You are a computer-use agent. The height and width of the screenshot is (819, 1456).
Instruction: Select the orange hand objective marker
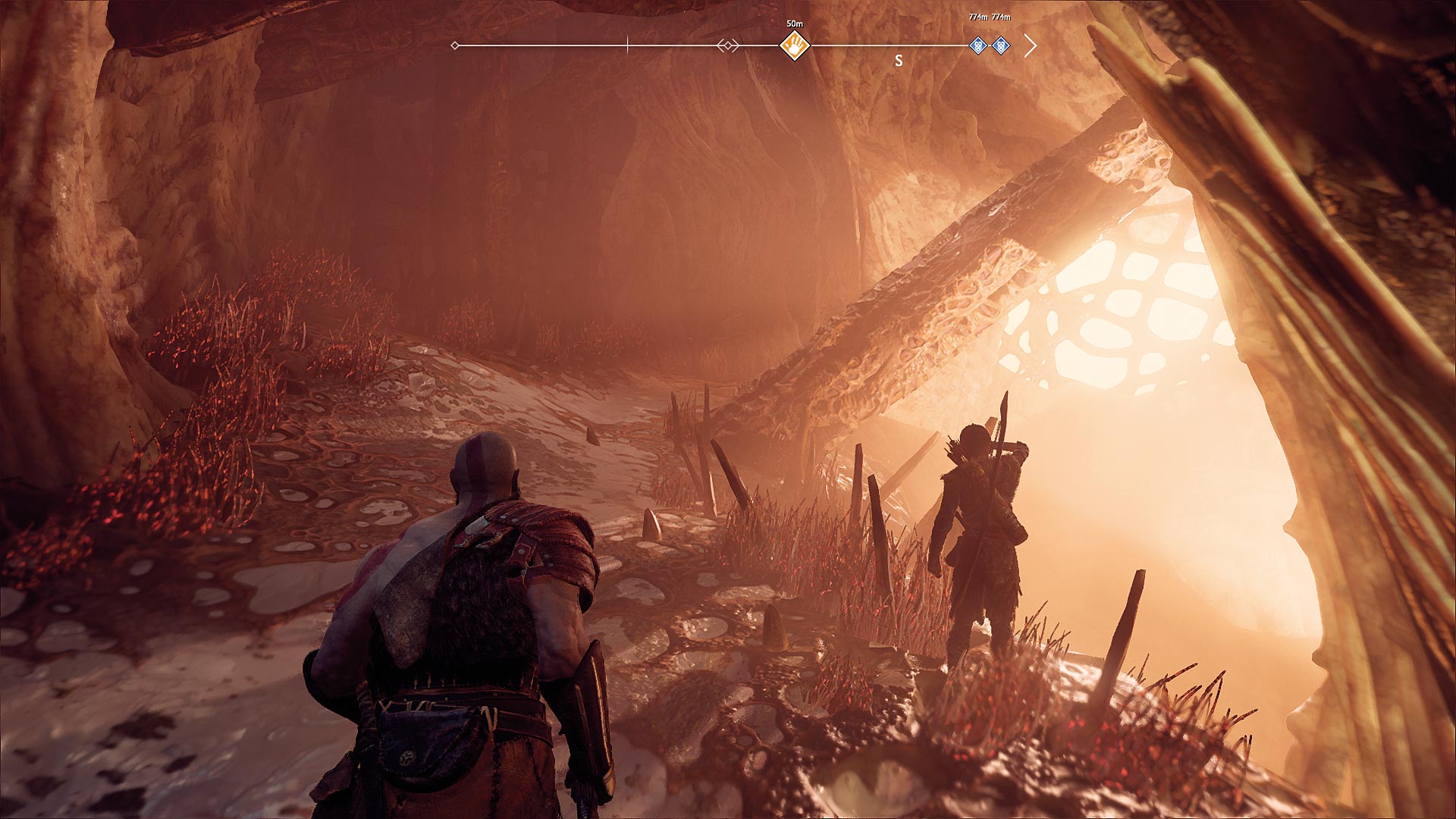(x=795, y=45)
